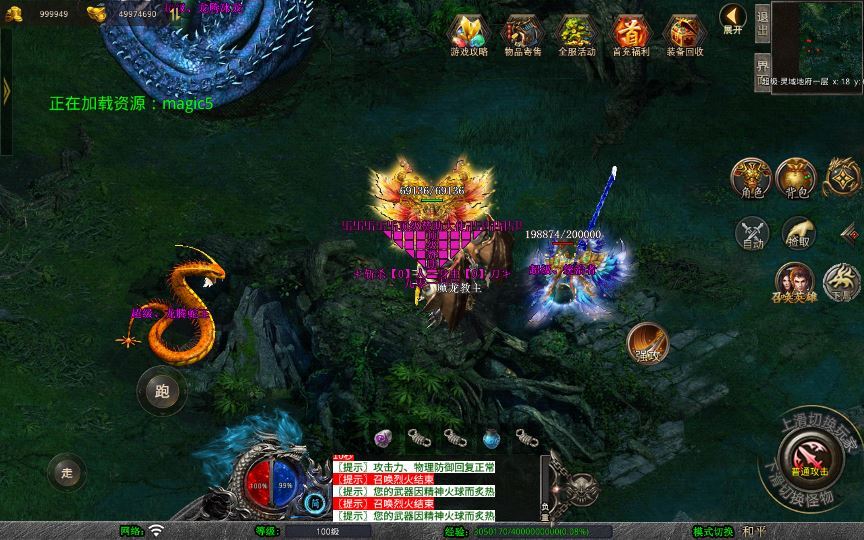Use the 强攻 assault skill
864x540 pixels.
coord(646,344)
